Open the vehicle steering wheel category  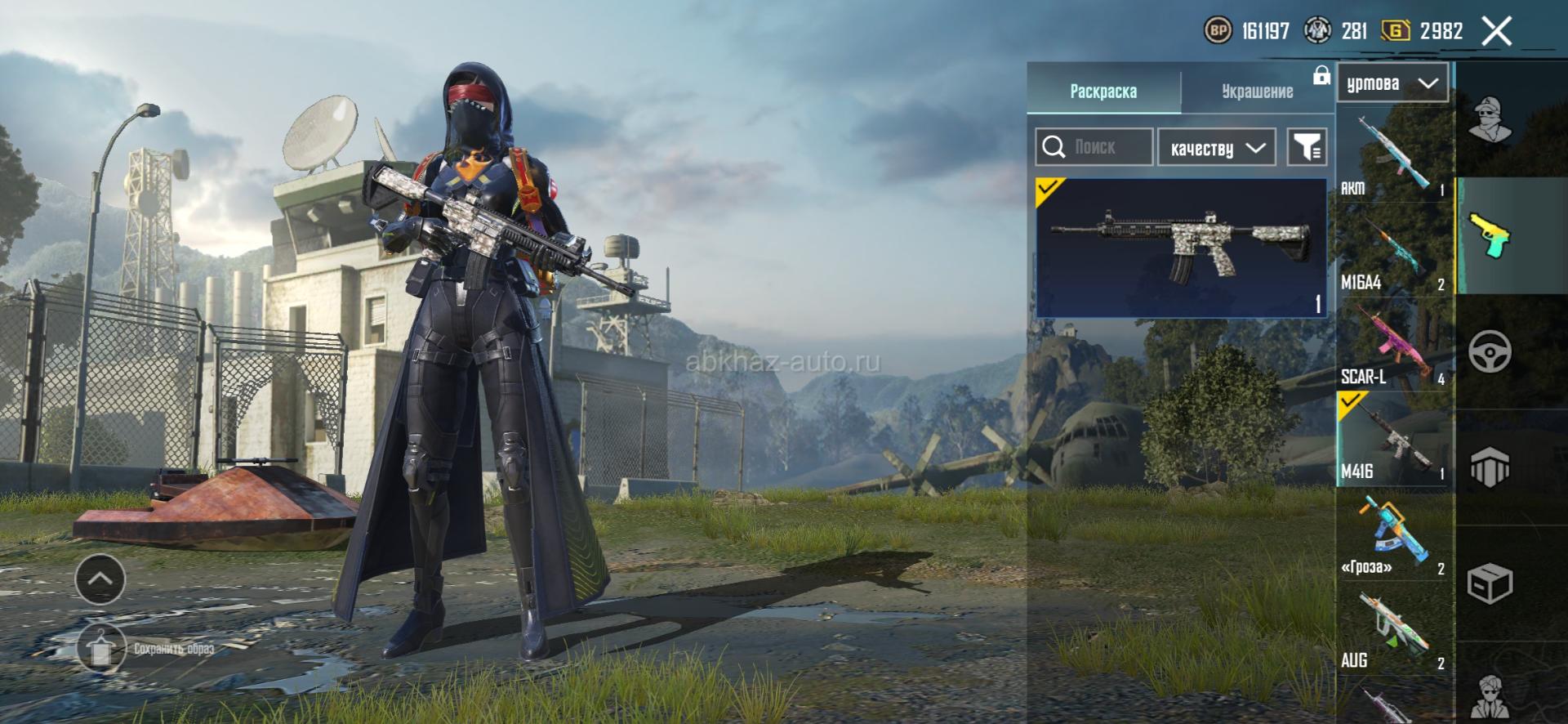1490,352
